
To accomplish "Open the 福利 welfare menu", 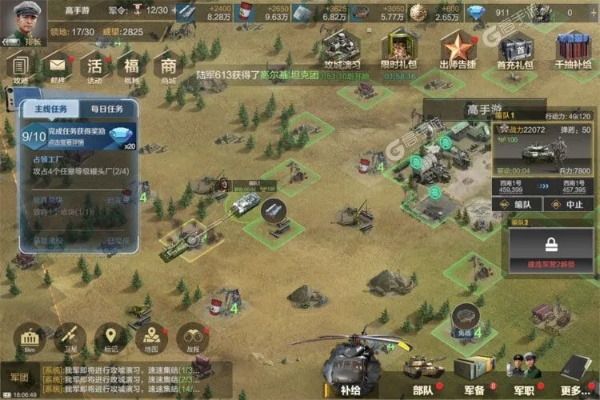I will [131, 69].
